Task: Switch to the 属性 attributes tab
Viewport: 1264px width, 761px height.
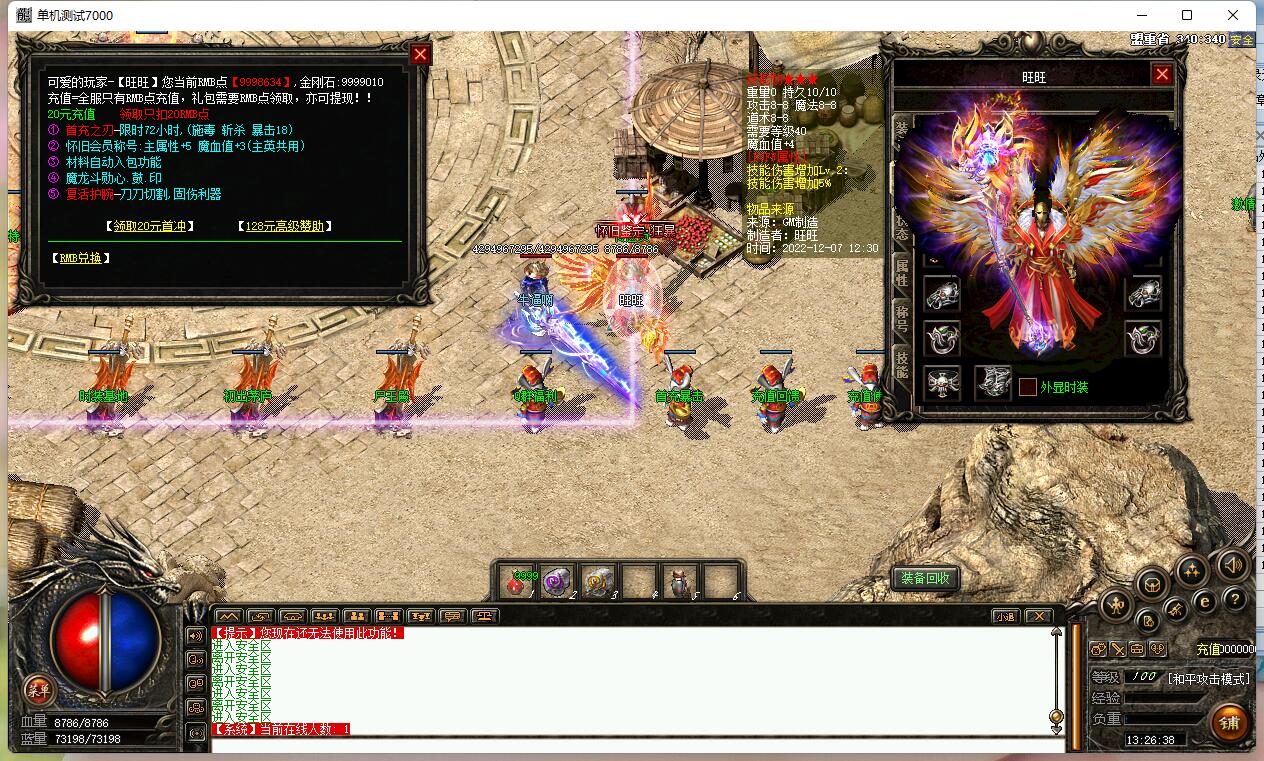Action: pos(902,269)
